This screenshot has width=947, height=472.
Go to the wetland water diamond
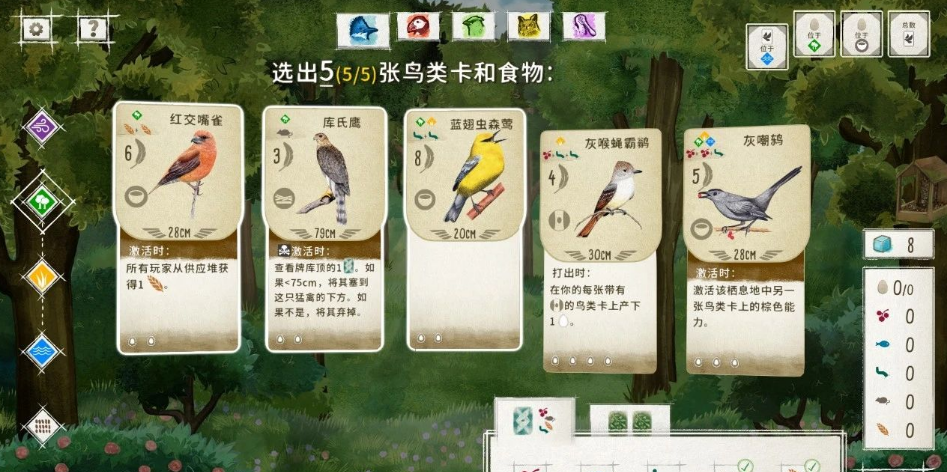(x=42, y=351)
